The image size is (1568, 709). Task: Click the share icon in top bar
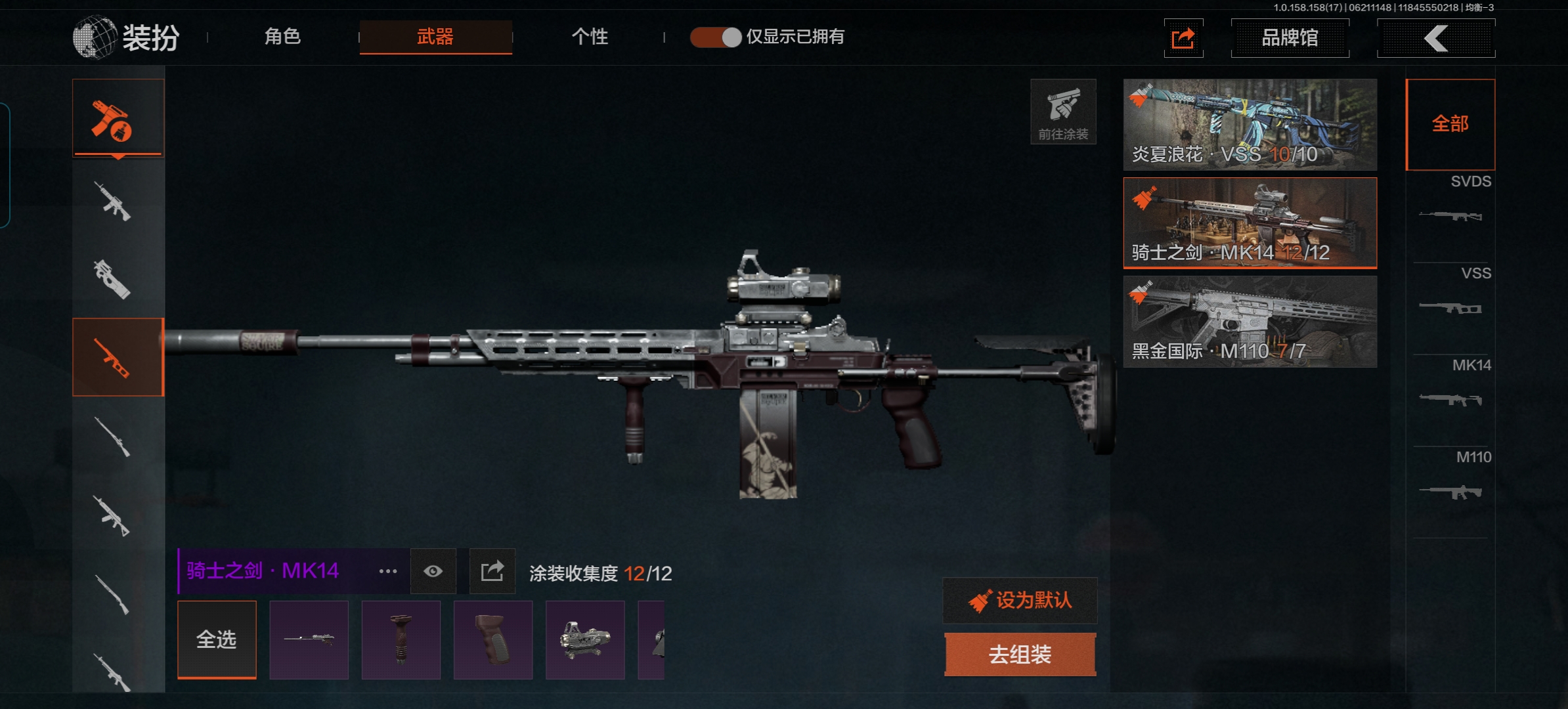(1183, 38)
